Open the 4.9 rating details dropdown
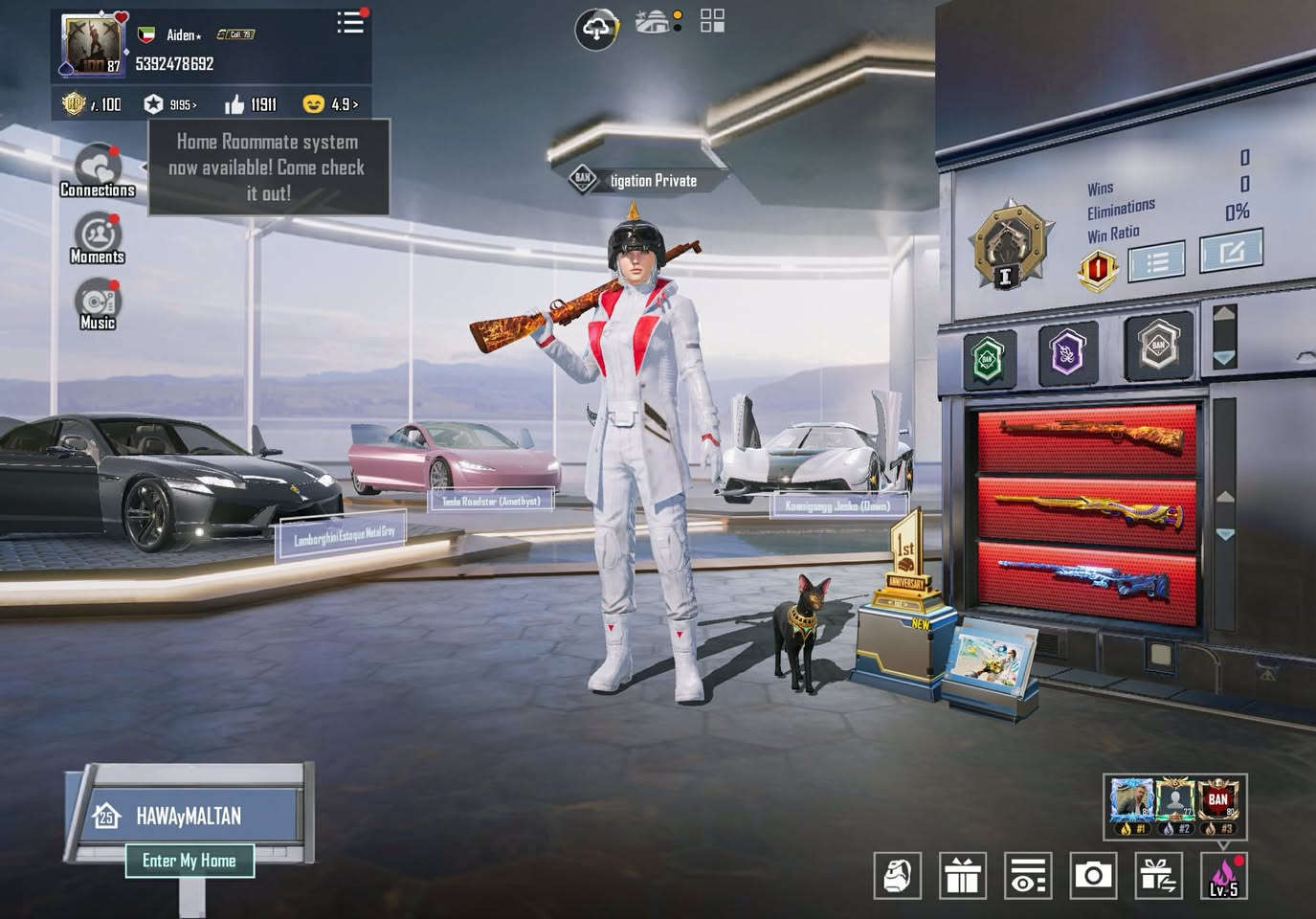Viewport: 1316px width, 919px height. tap(342, 104)
